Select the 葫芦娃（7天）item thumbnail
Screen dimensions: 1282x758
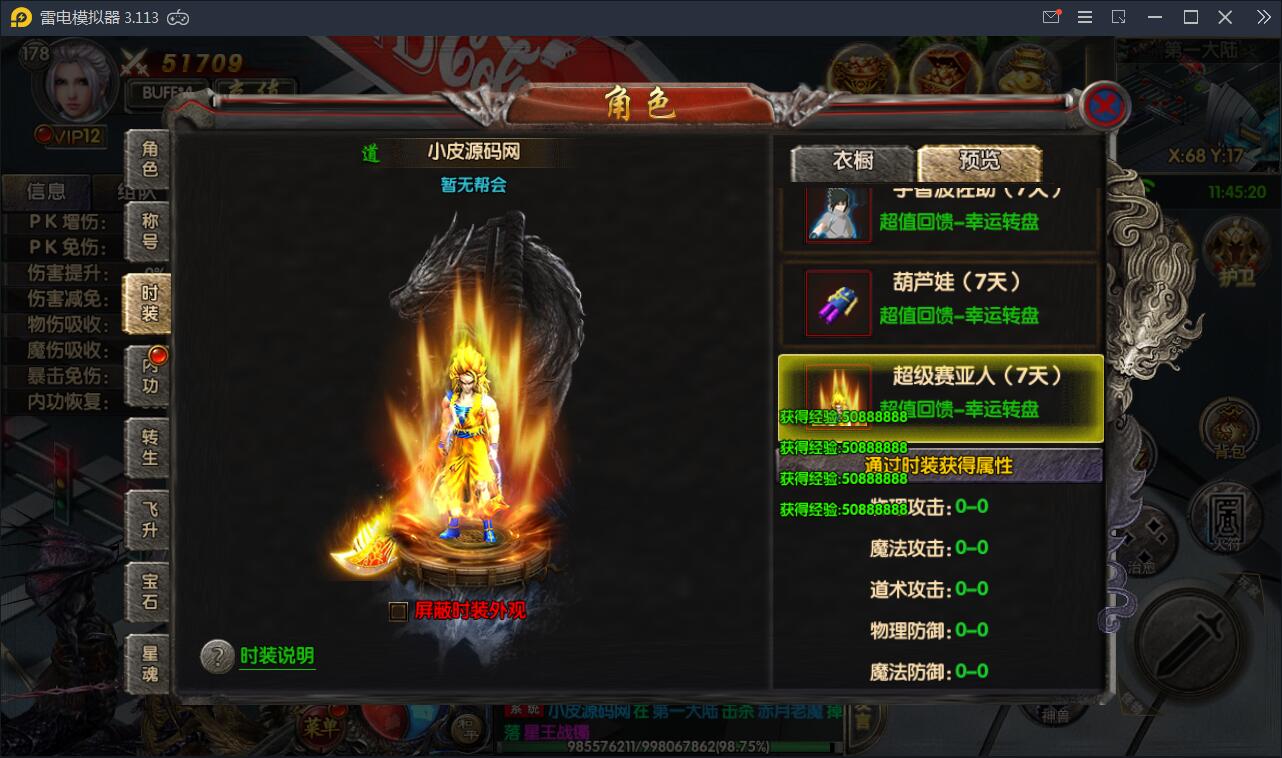(838, 305)
